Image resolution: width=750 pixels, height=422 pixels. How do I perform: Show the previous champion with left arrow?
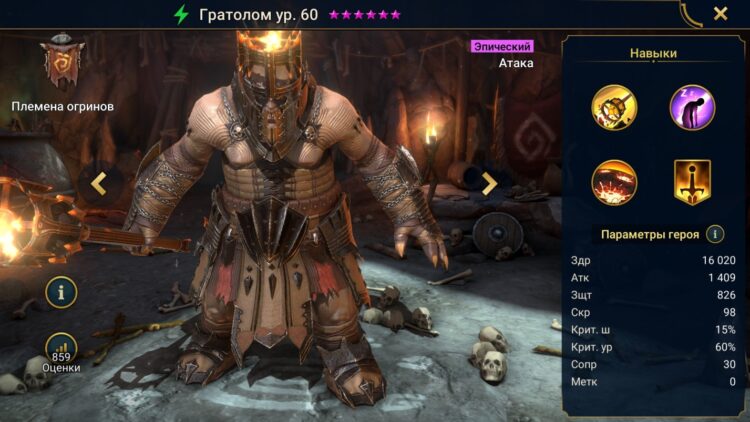click(x=99, y=182)
